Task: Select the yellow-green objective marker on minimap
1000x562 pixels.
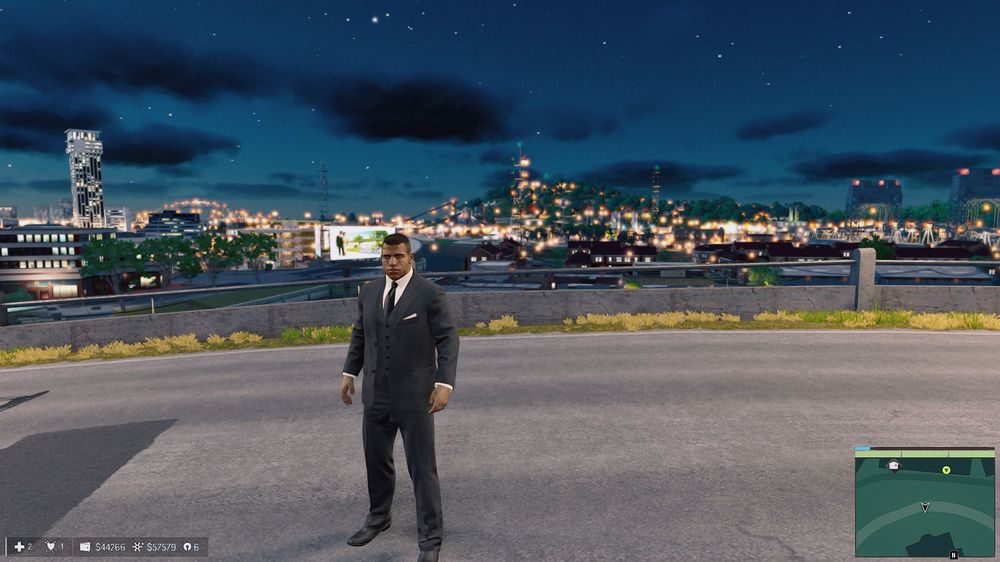Action: 946,469
